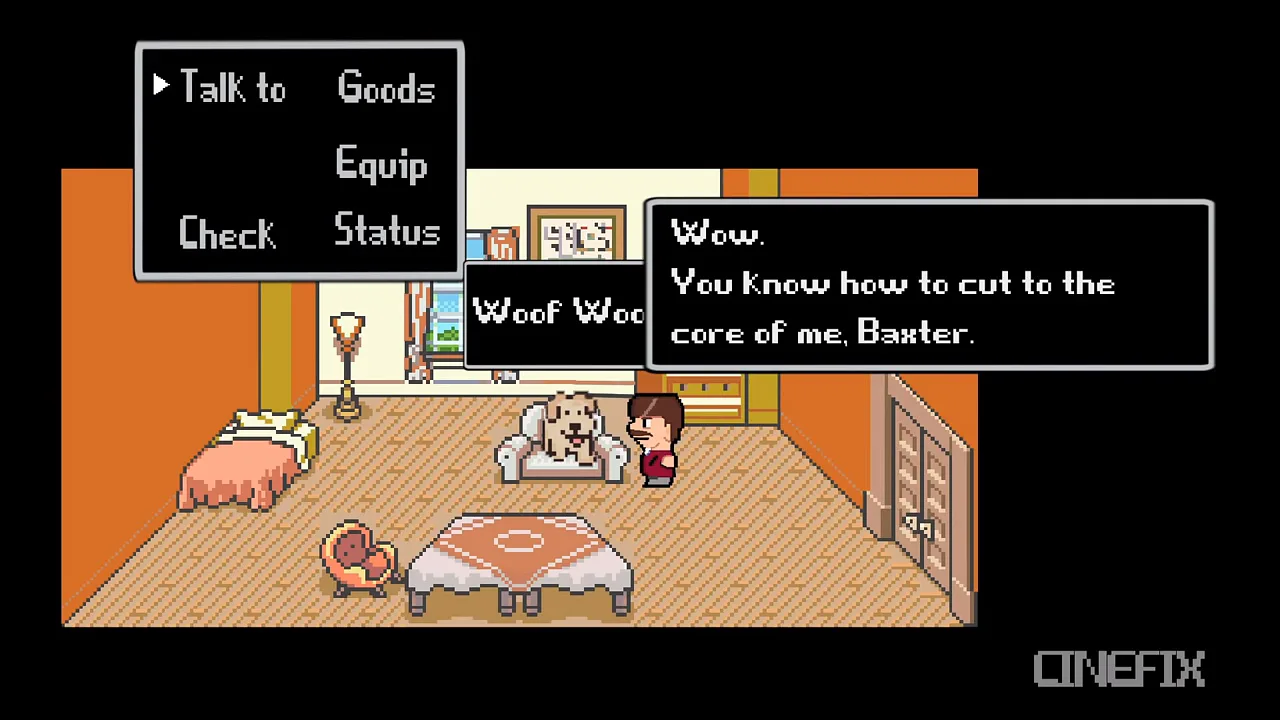Choose the Equip option
Viewport: 1280px width, 720px height.
pyautogui.click(x=381, y=164)
